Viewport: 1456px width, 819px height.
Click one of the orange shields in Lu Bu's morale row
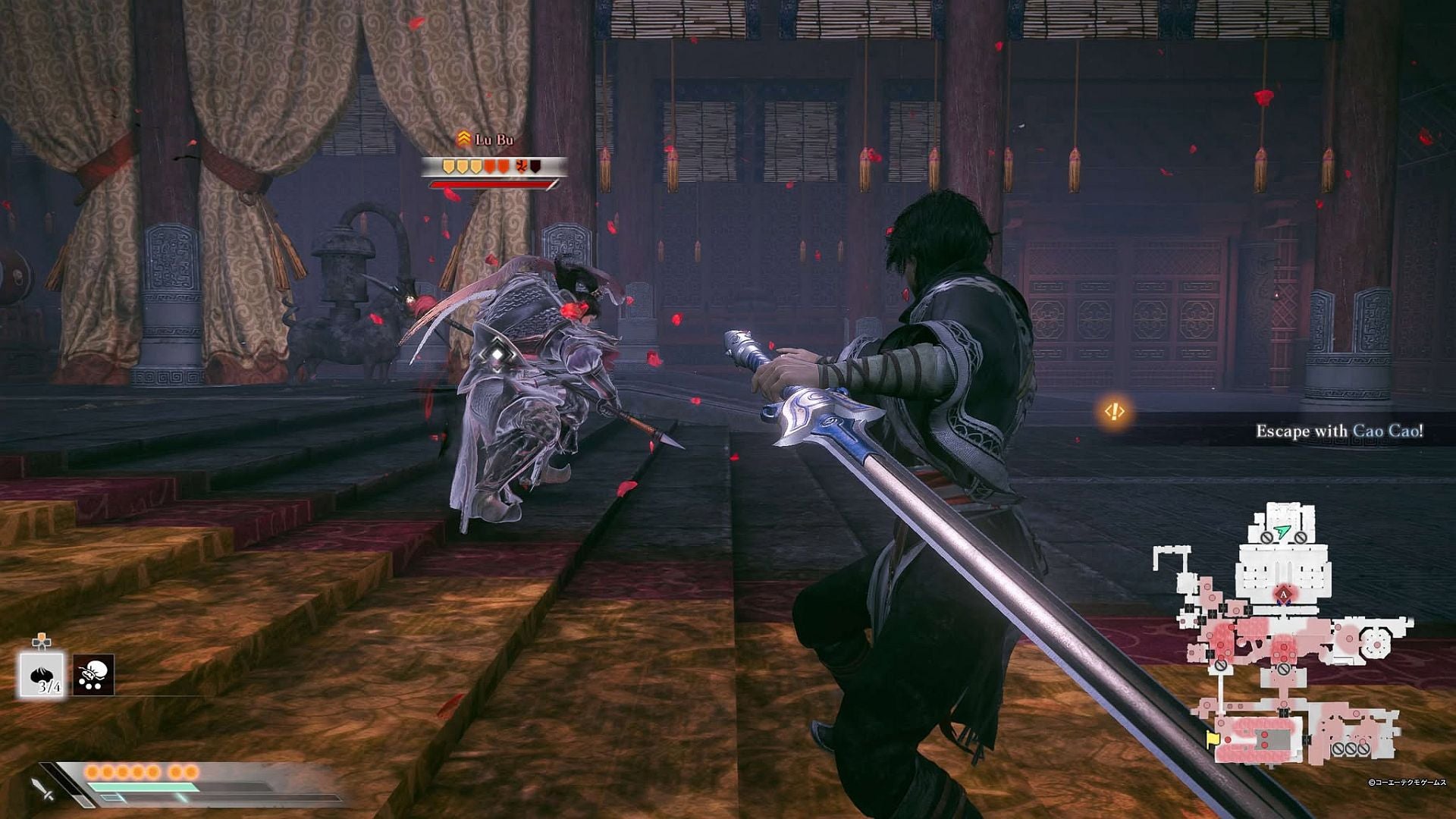click(488, 166)
